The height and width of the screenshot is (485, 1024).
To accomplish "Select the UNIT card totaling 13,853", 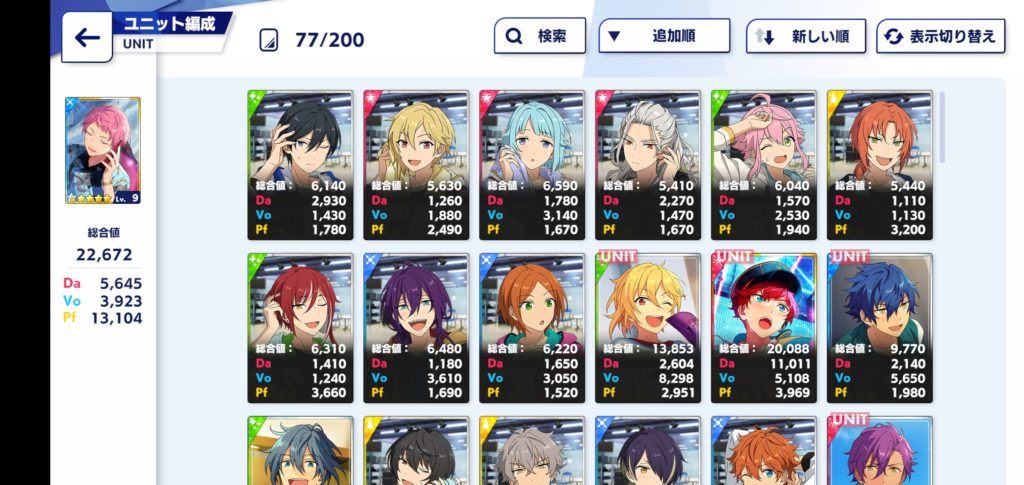I will point(648,328).
